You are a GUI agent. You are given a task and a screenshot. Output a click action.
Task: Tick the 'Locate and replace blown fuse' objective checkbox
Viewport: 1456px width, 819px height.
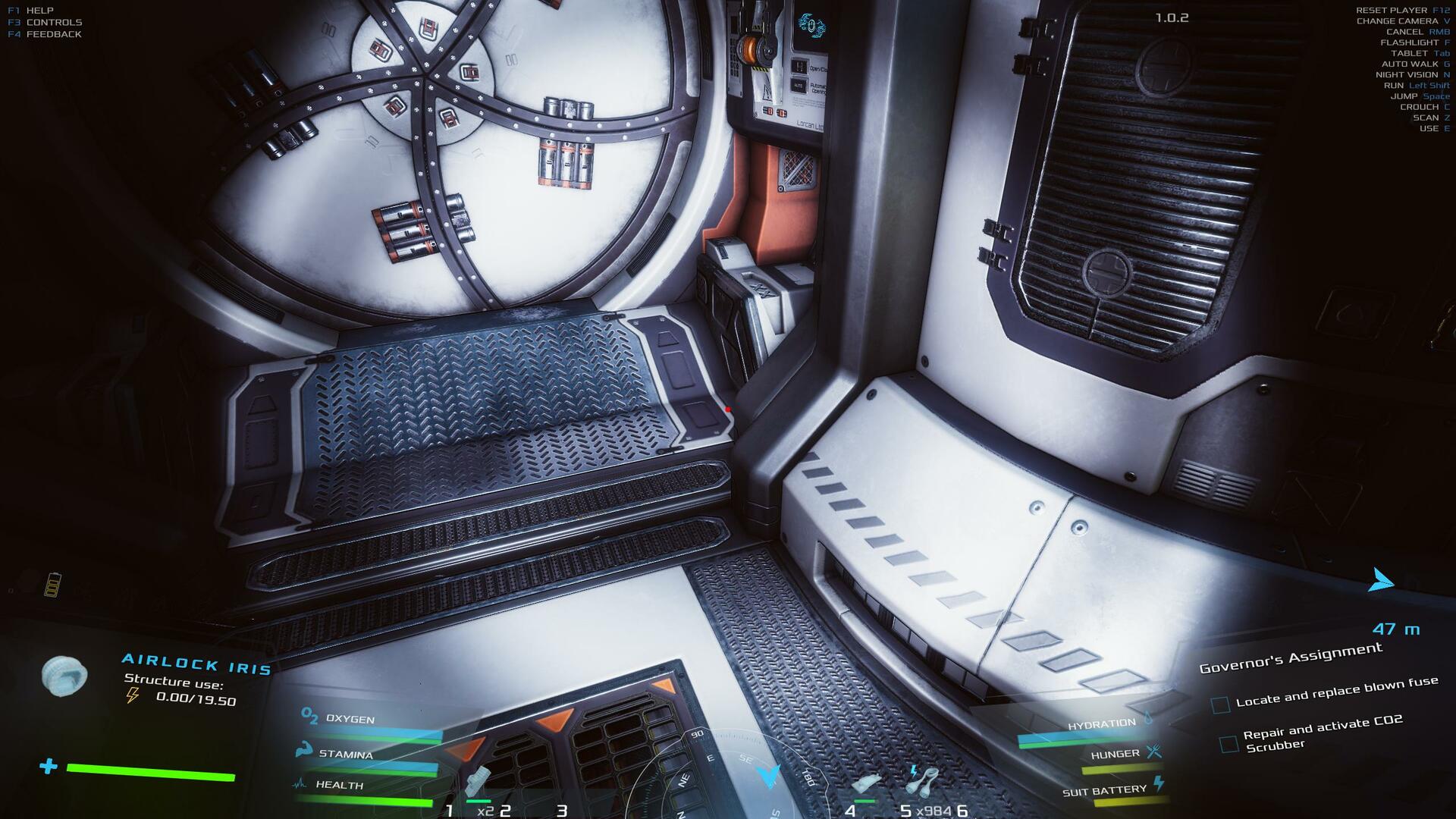tap(1220, 705)
